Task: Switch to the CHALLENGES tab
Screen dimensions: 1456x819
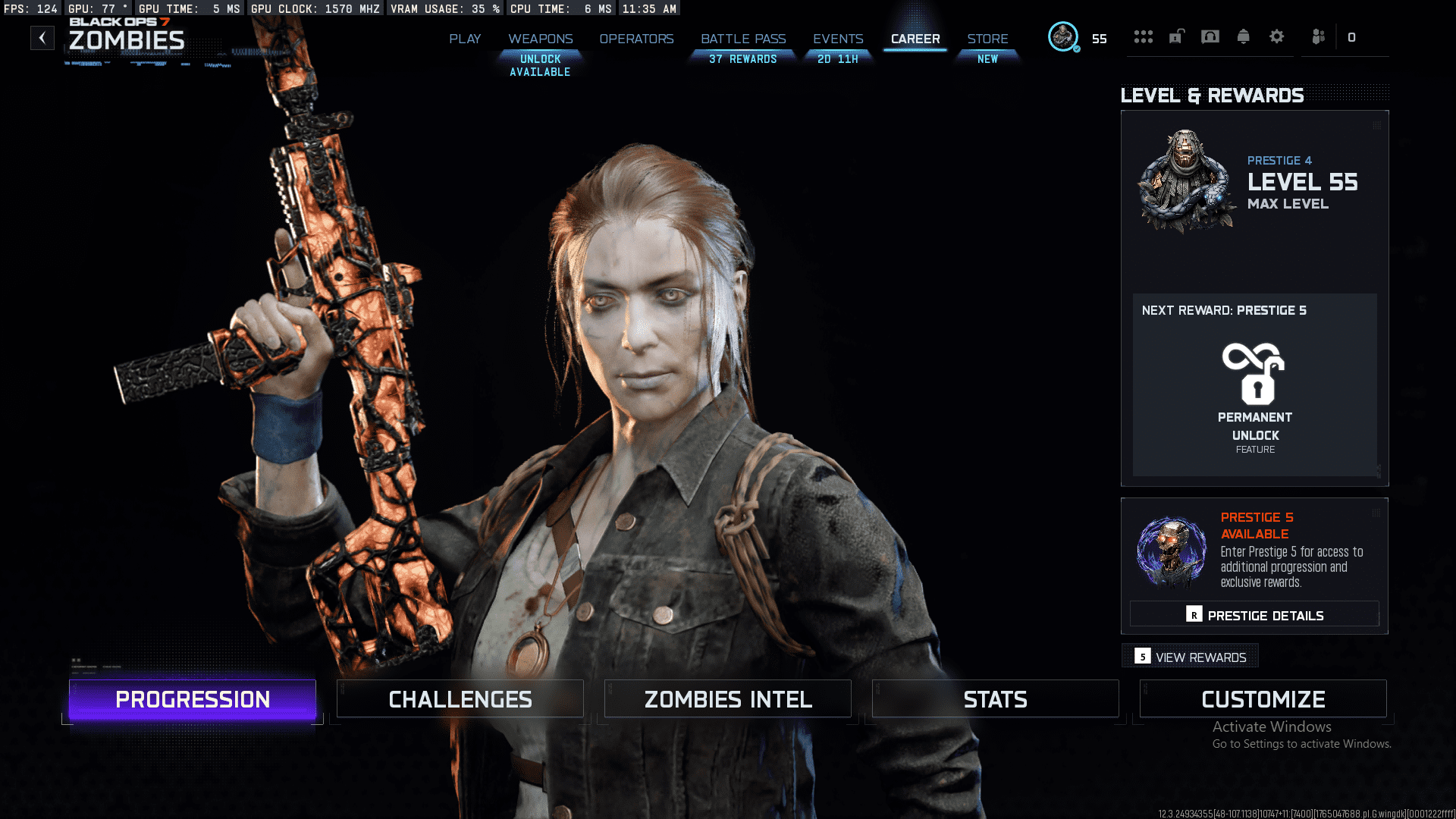Action: (460, 698)
